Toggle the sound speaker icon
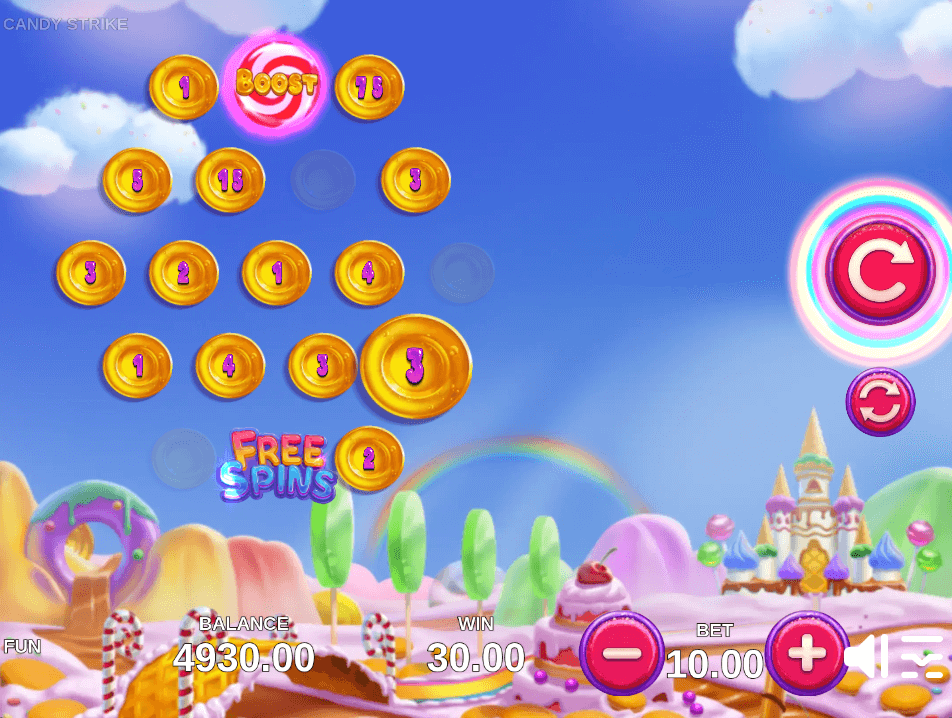The image size is (952, 718). click(866, 657)
